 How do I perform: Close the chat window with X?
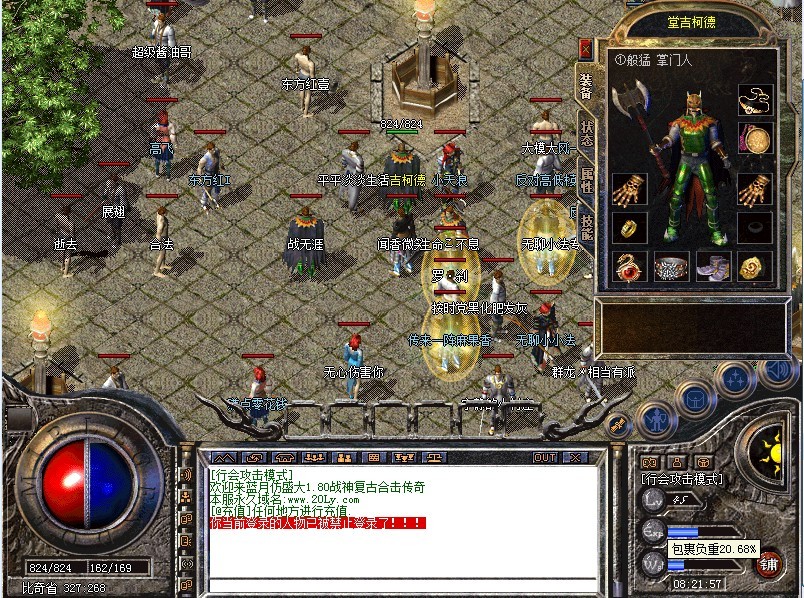pos(574,457)
